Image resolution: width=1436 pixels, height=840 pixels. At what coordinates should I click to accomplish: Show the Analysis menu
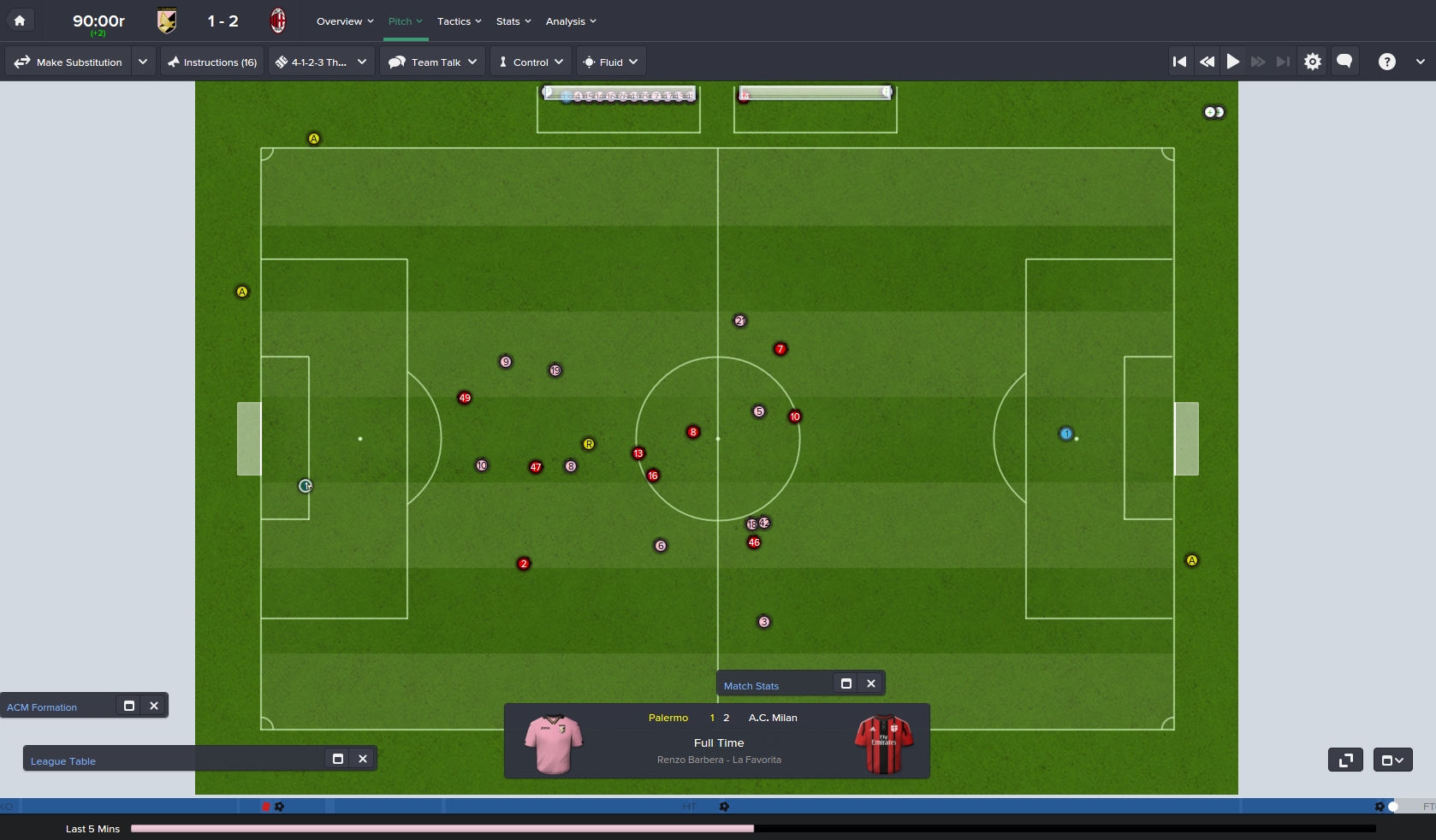click(x=571, y=21)
